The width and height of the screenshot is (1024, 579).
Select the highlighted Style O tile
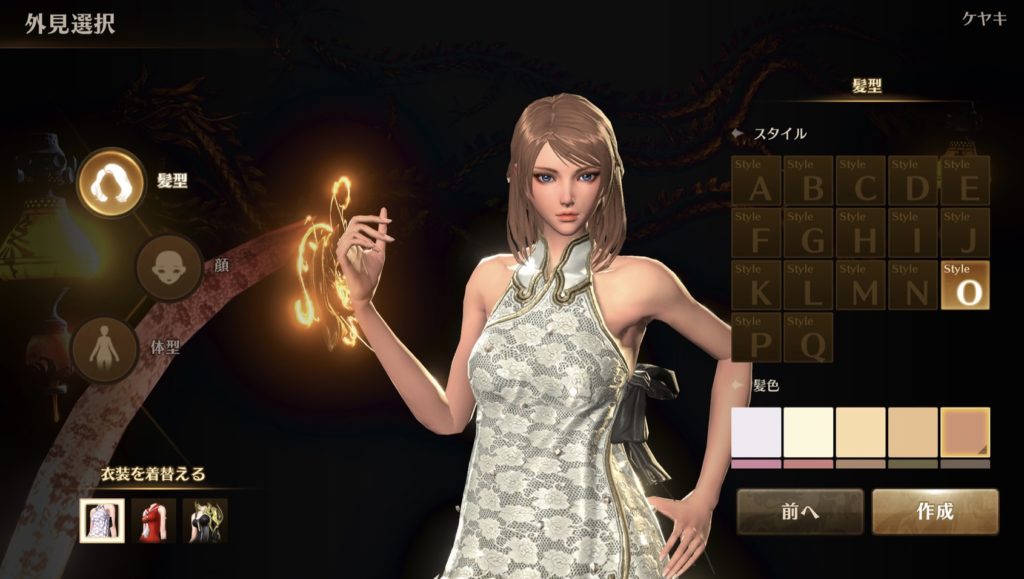click(965, 285)
